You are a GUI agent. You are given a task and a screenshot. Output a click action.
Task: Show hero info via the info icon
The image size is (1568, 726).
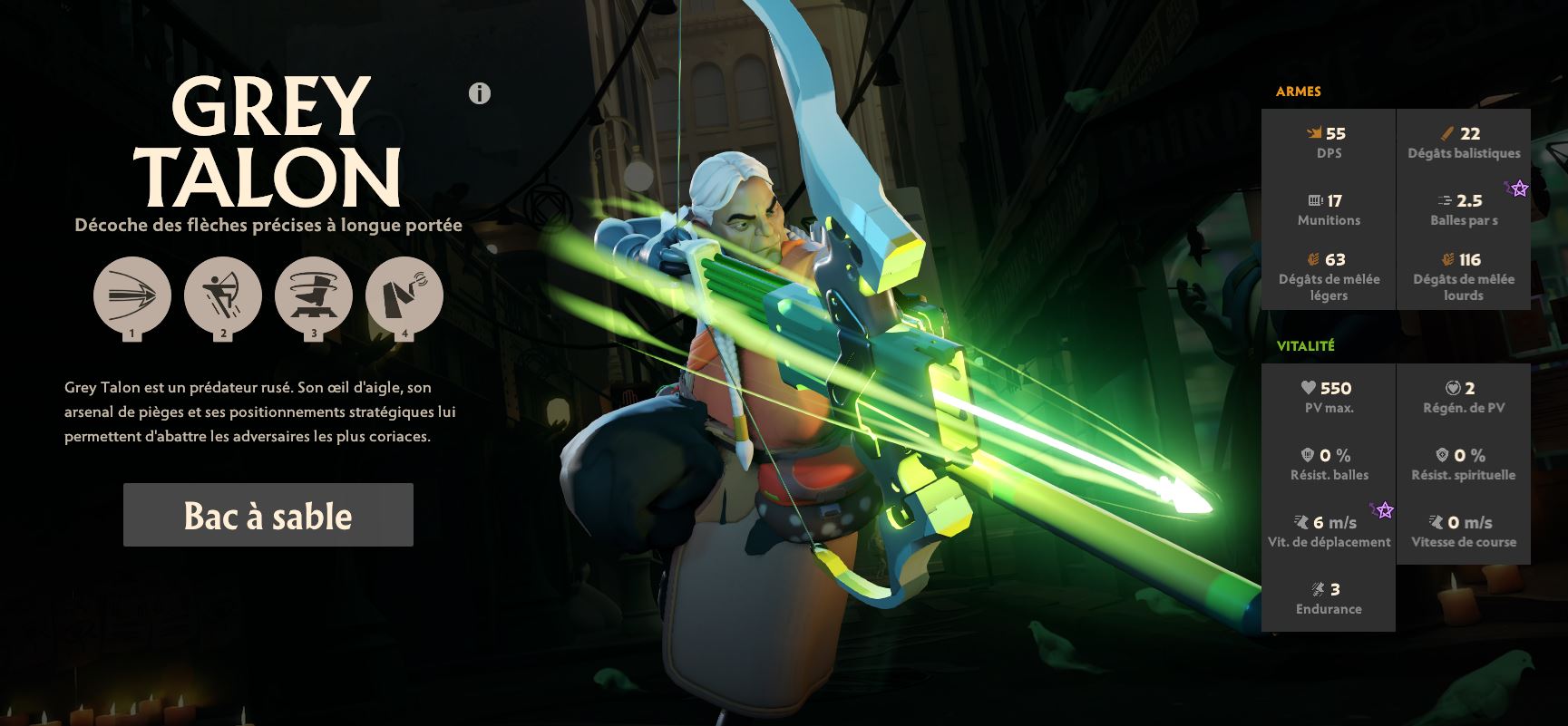coord(480,93)
